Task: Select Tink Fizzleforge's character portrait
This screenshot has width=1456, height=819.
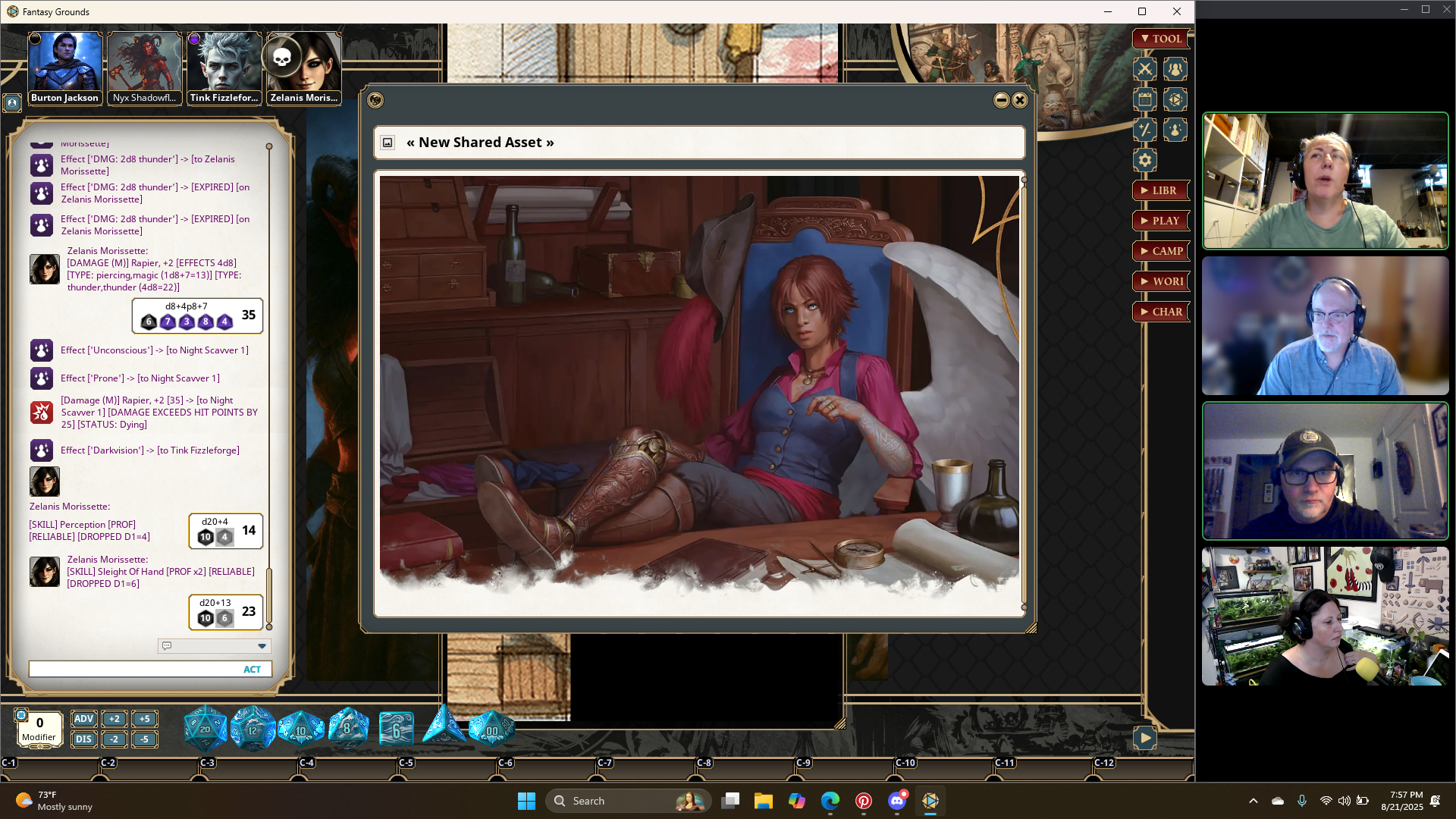Action: (x=224, y=68)
